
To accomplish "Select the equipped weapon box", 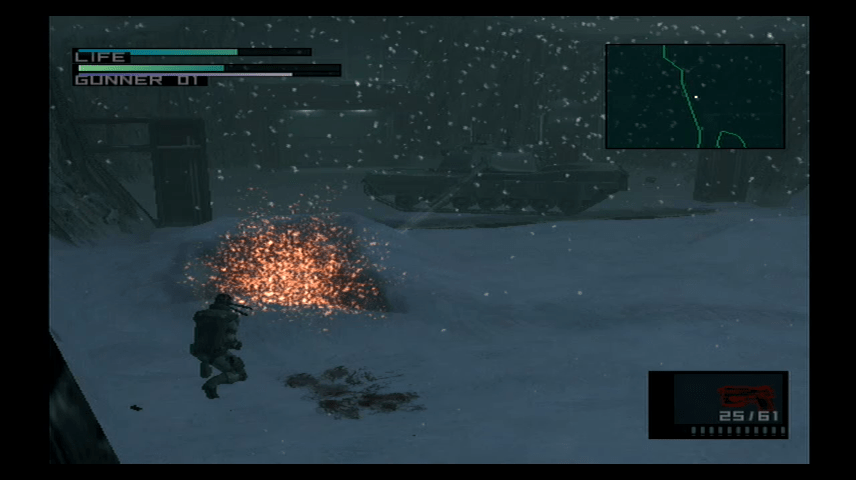I will (718, 404).
